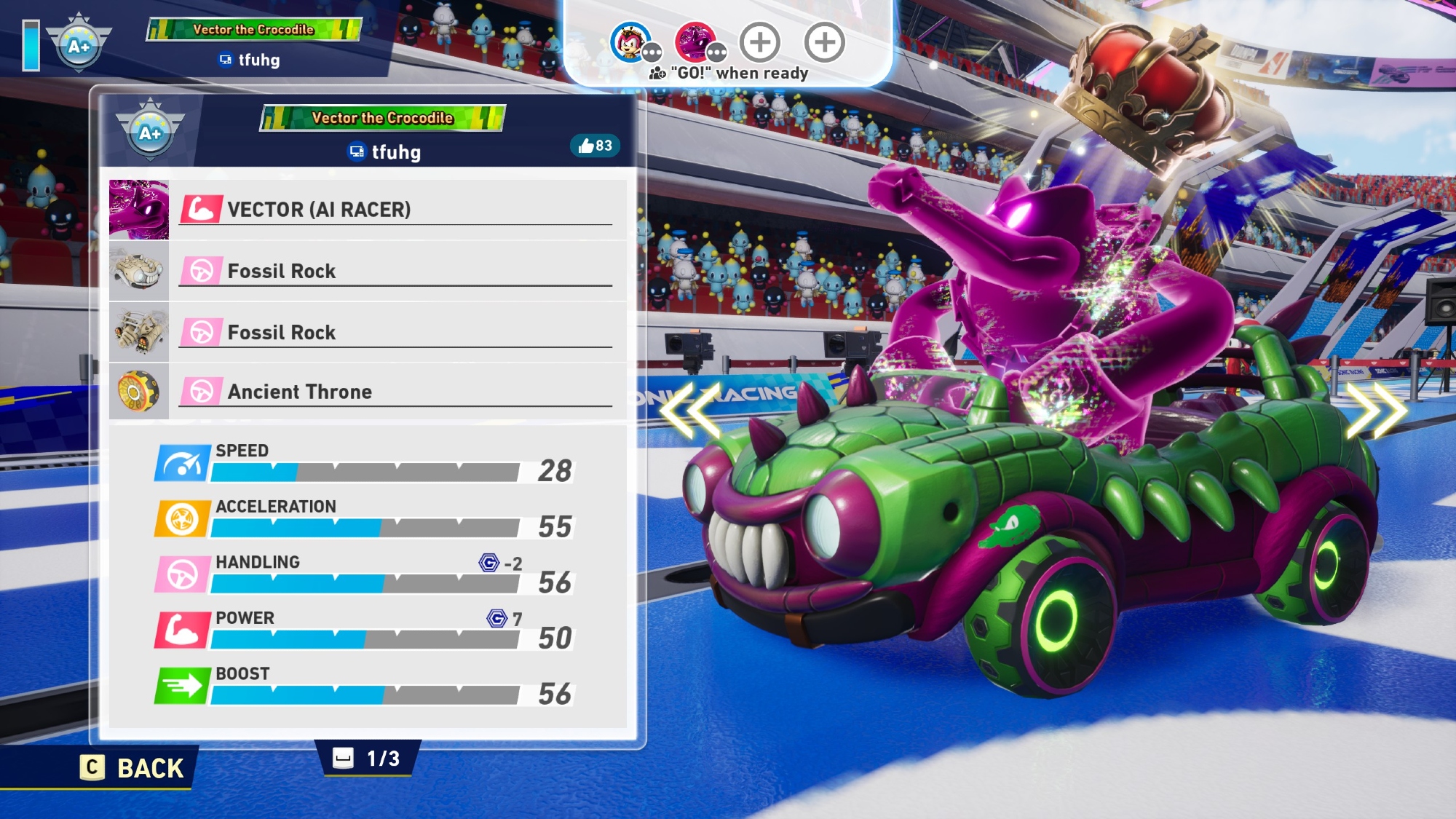Show the next racer with right arrow
1456x819 pixels.
1374,411
